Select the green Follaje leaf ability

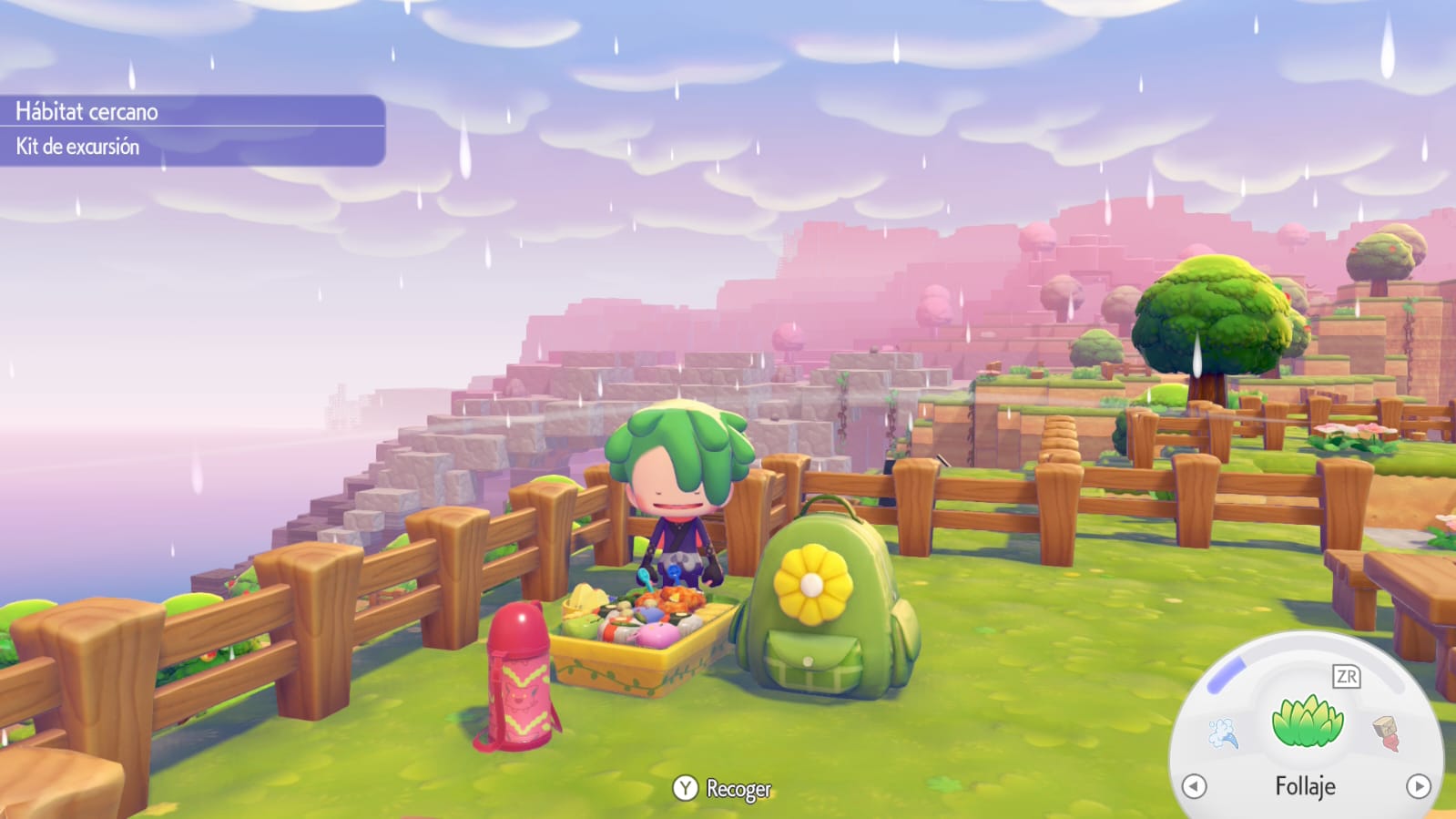click(1307, 721)
